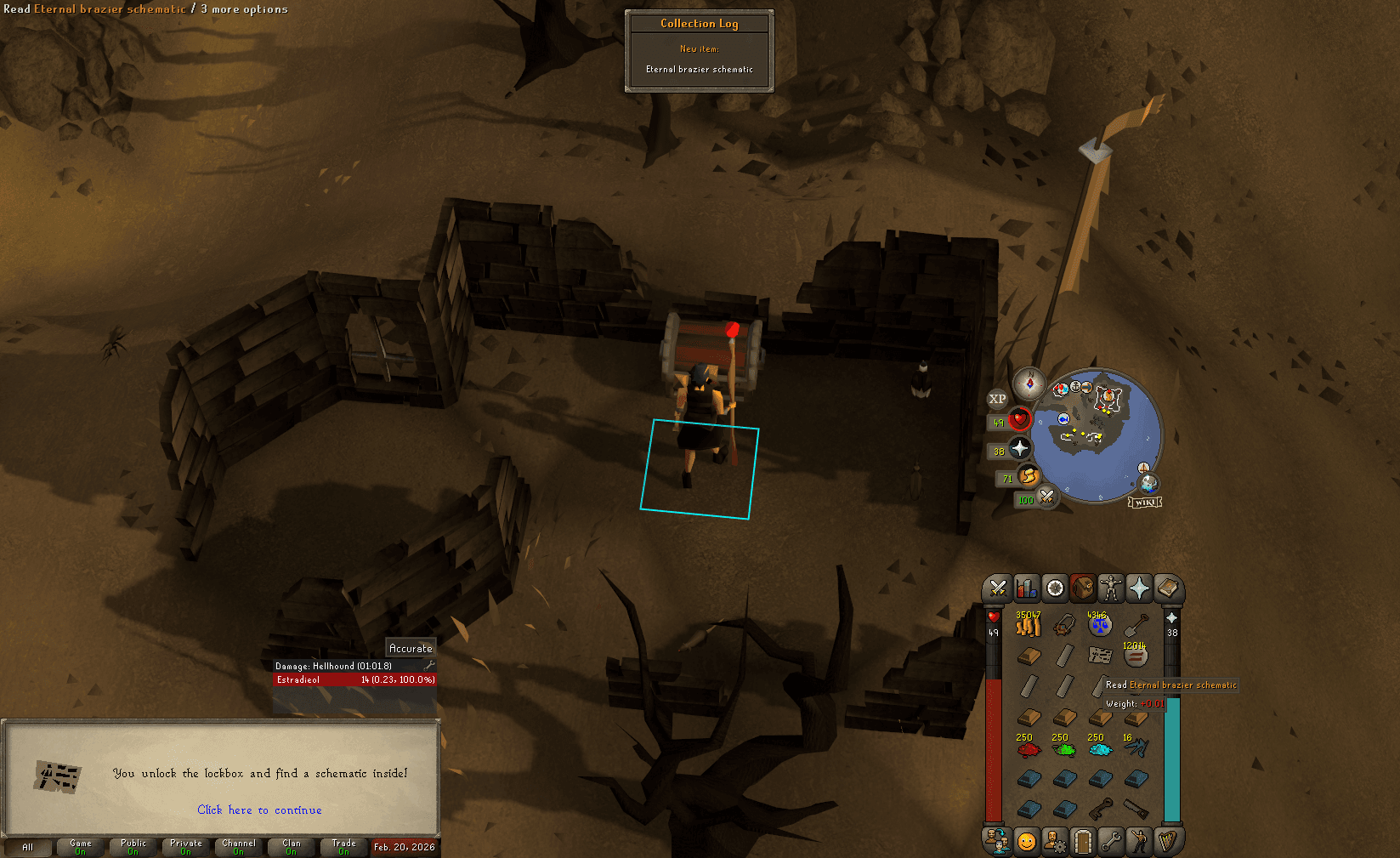Image resolution: width=1400 pixels, height=858 pixels.
Task: Open the Emotes tab
Action: [x=1140, y=841]
